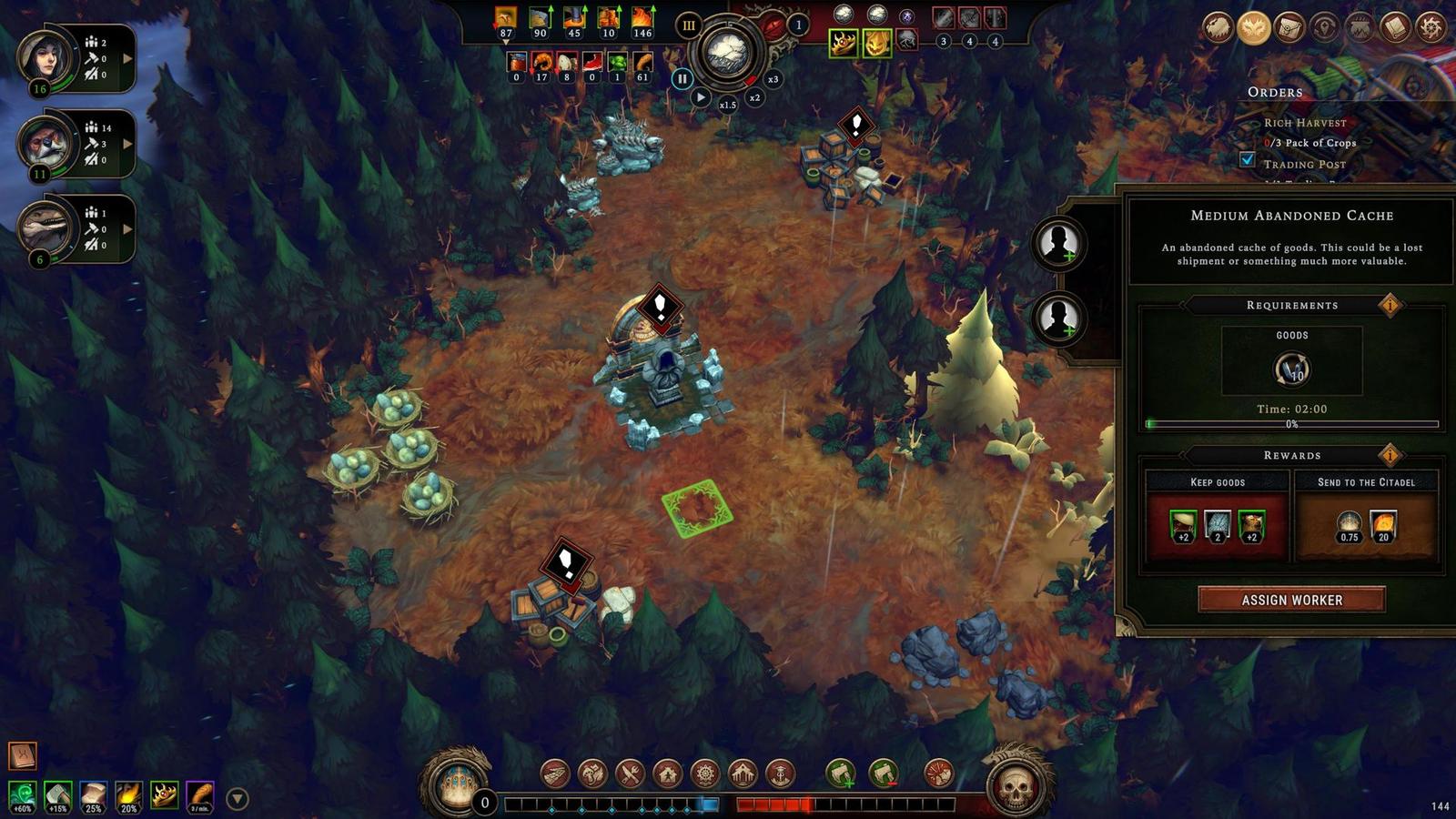Open the crossed knife and wrench build category
Image resolution: width=1456 pixels, height=819 pixels.
pyautogui.click(x=630, y=773)
